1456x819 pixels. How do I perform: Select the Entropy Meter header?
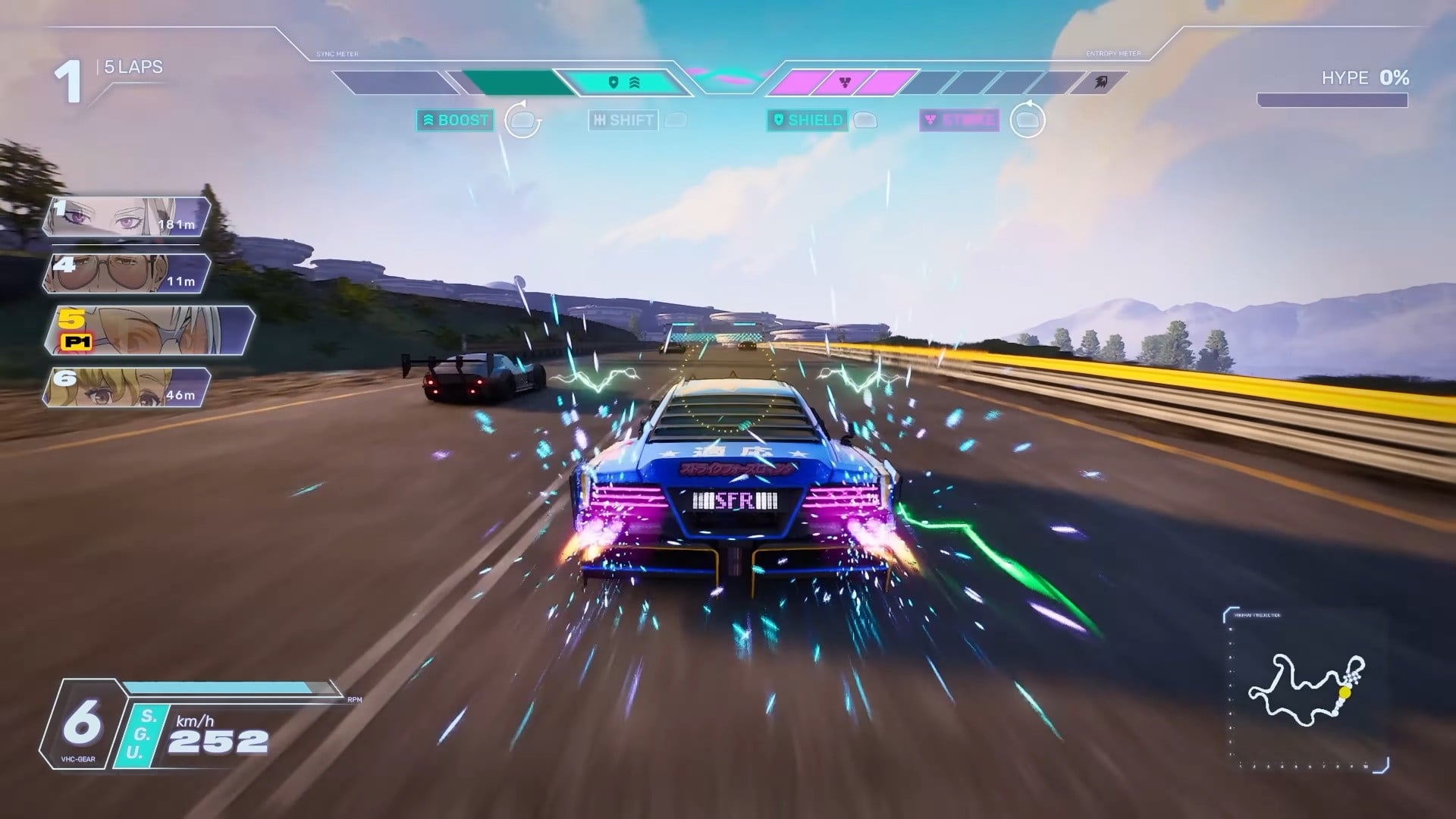click(1115, 54)
